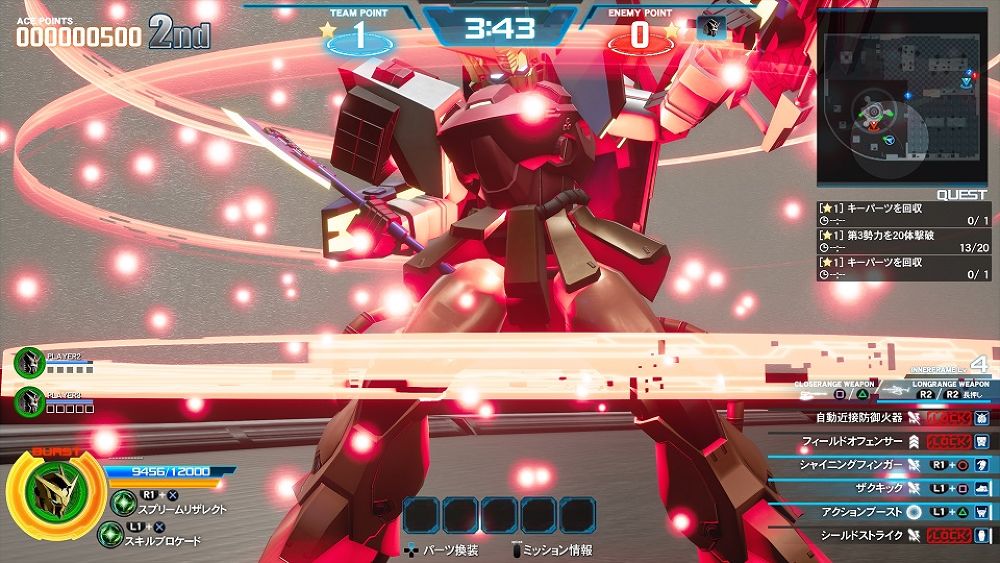Trigger the アクションブースト skill row
This screenshot has height=563, width=1000.
880,512
